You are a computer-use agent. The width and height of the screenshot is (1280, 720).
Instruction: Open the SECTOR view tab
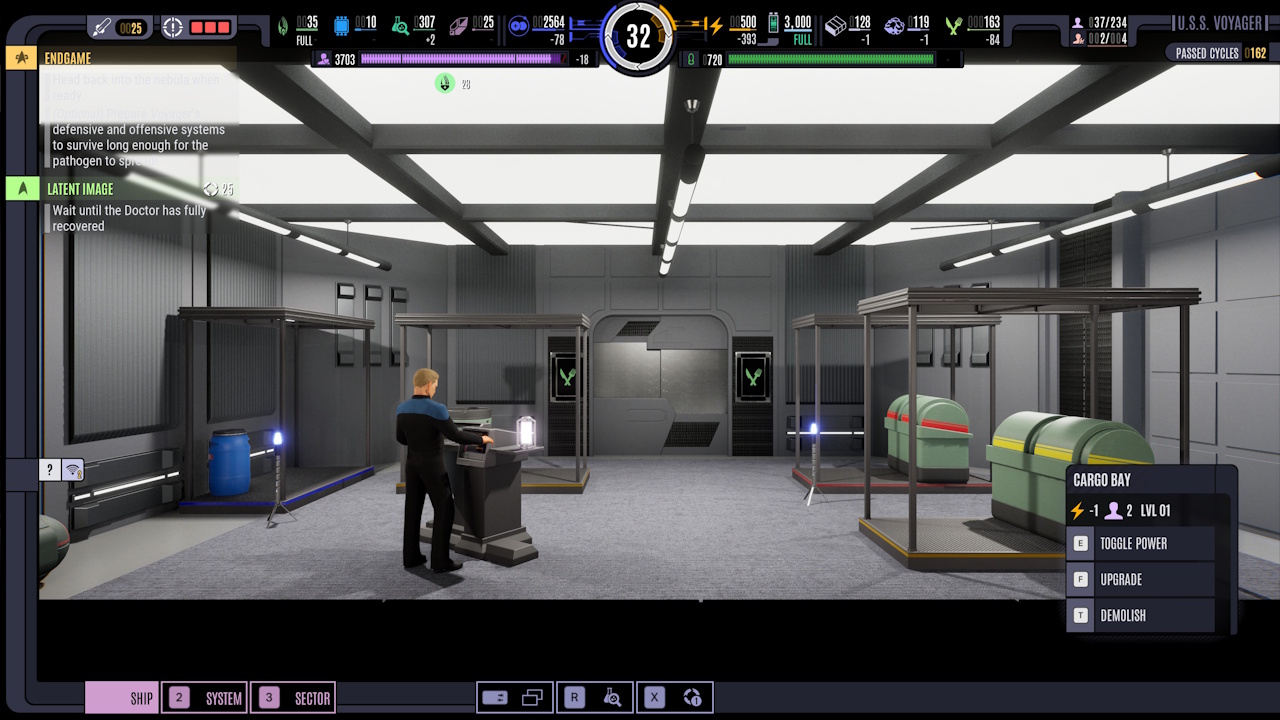tap(293, 697)
